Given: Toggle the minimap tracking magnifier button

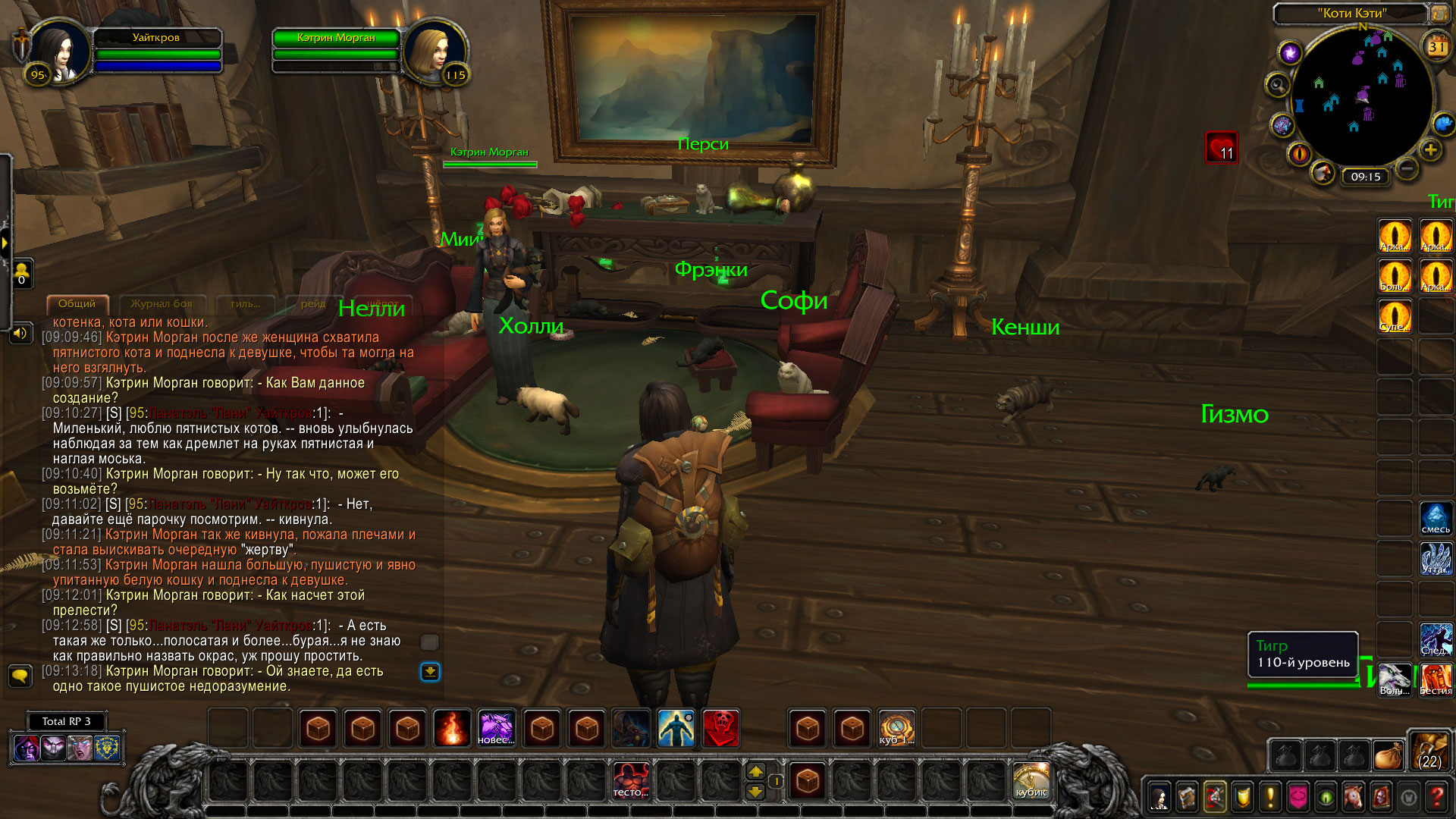Looking at the screenshot, I should 1278,85.
